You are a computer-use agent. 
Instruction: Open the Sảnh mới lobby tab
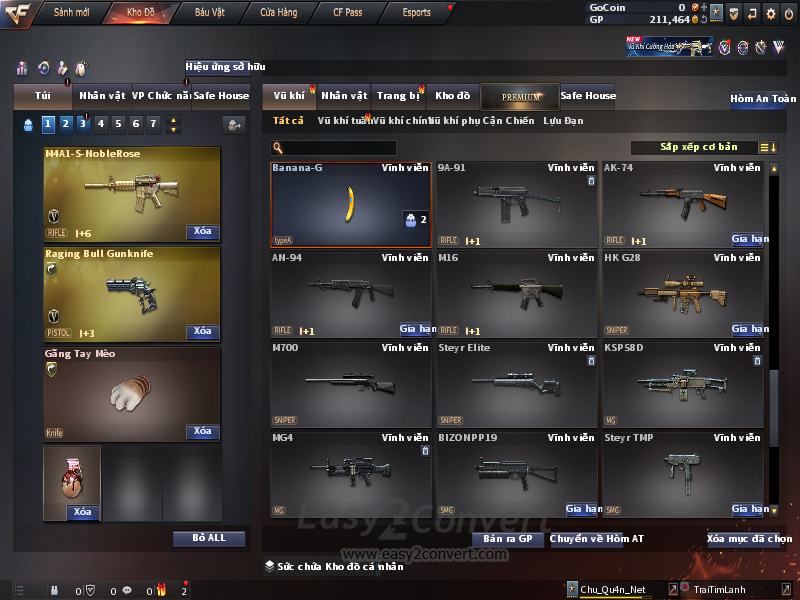72,13
